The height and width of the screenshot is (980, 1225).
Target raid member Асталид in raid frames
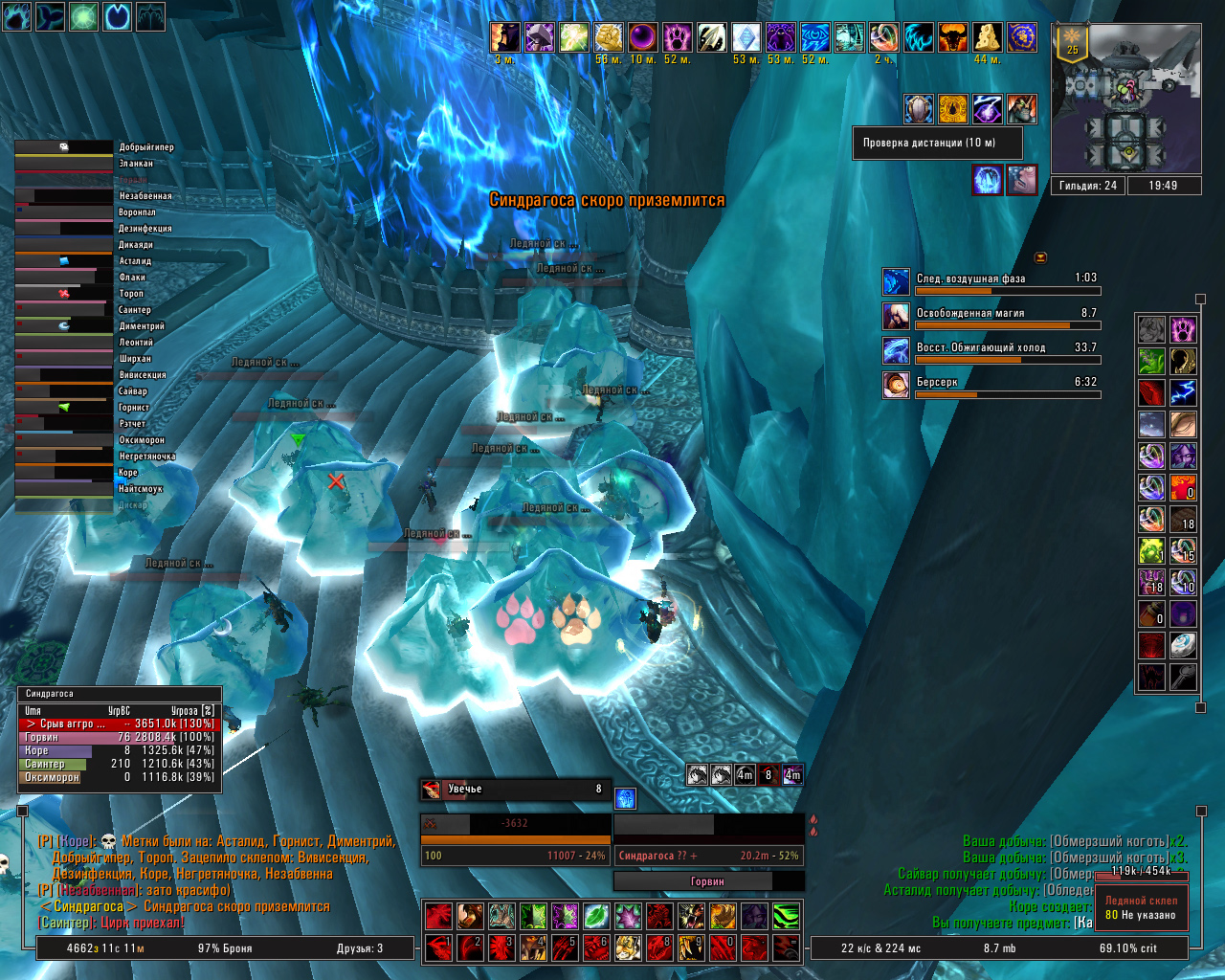pyautogui.click(x=64, y=261)
